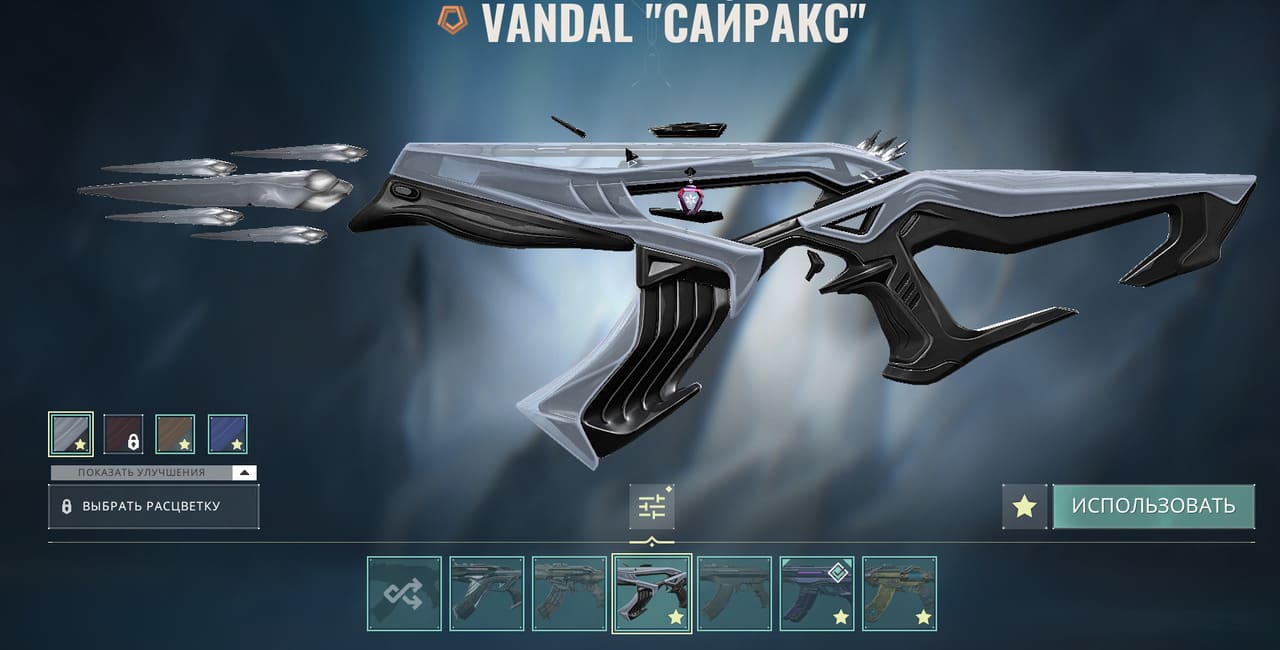Toggle the favorite star next to ИСПОЛЬЗОВАТЬ
This screenshot has width=1280, height=650.
[x=1024, y=506]
